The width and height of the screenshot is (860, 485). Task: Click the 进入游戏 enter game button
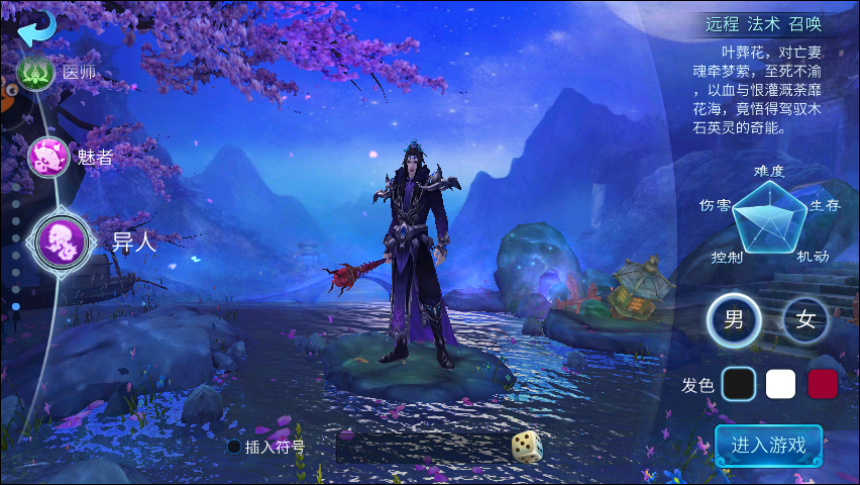768,445
